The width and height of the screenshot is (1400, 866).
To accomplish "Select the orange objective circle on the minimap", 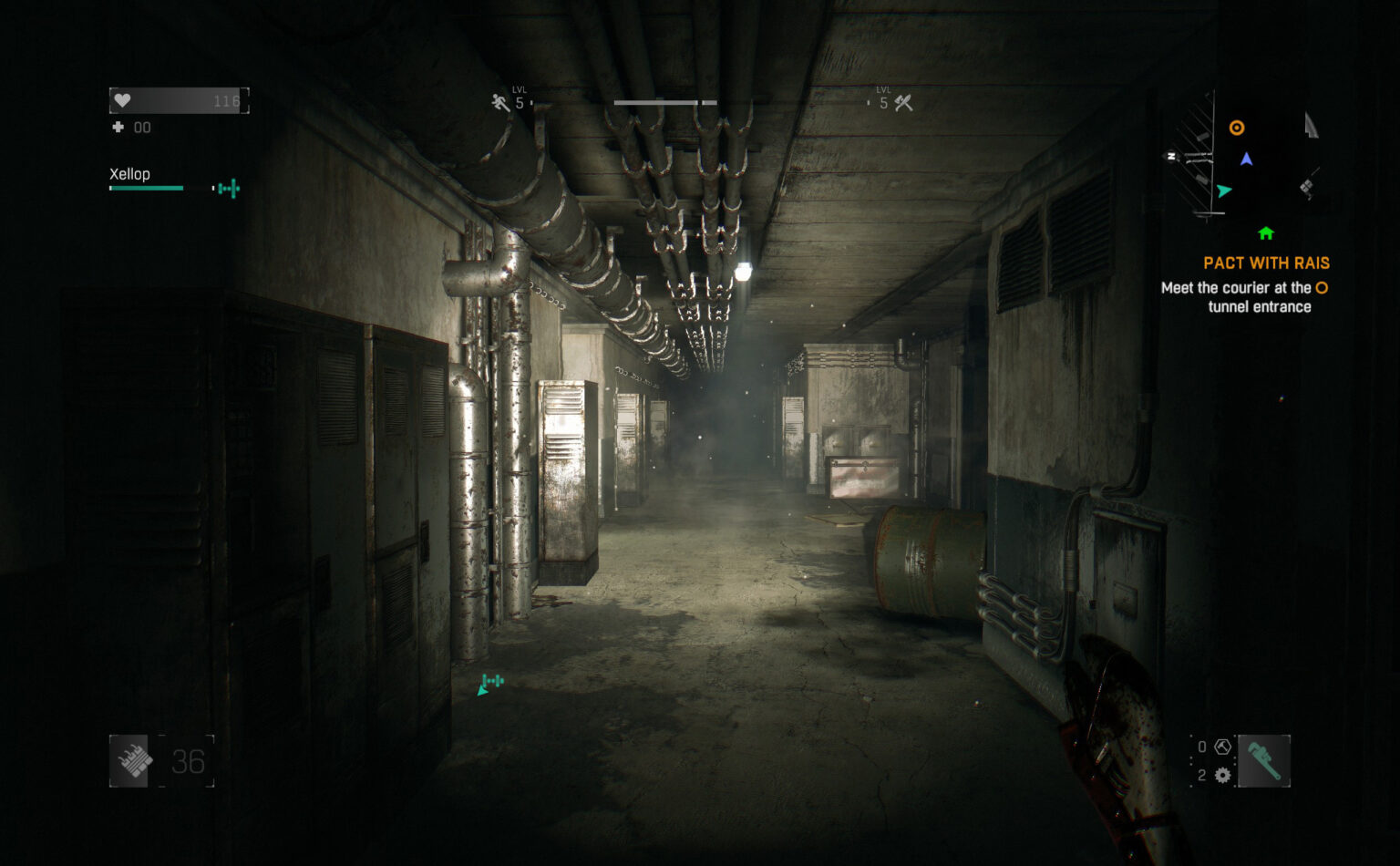I will 1237,128.
